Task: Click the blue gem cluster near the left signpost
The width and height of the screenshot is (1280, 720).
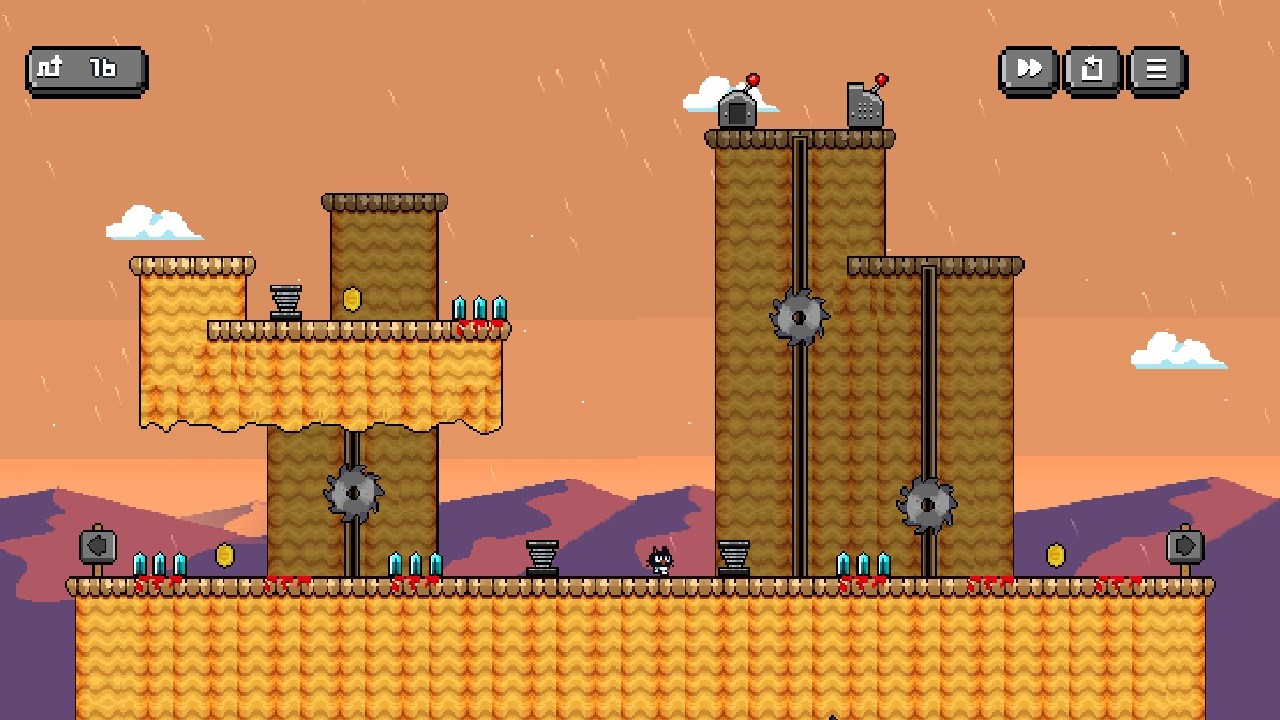Action: click(160, 563)
